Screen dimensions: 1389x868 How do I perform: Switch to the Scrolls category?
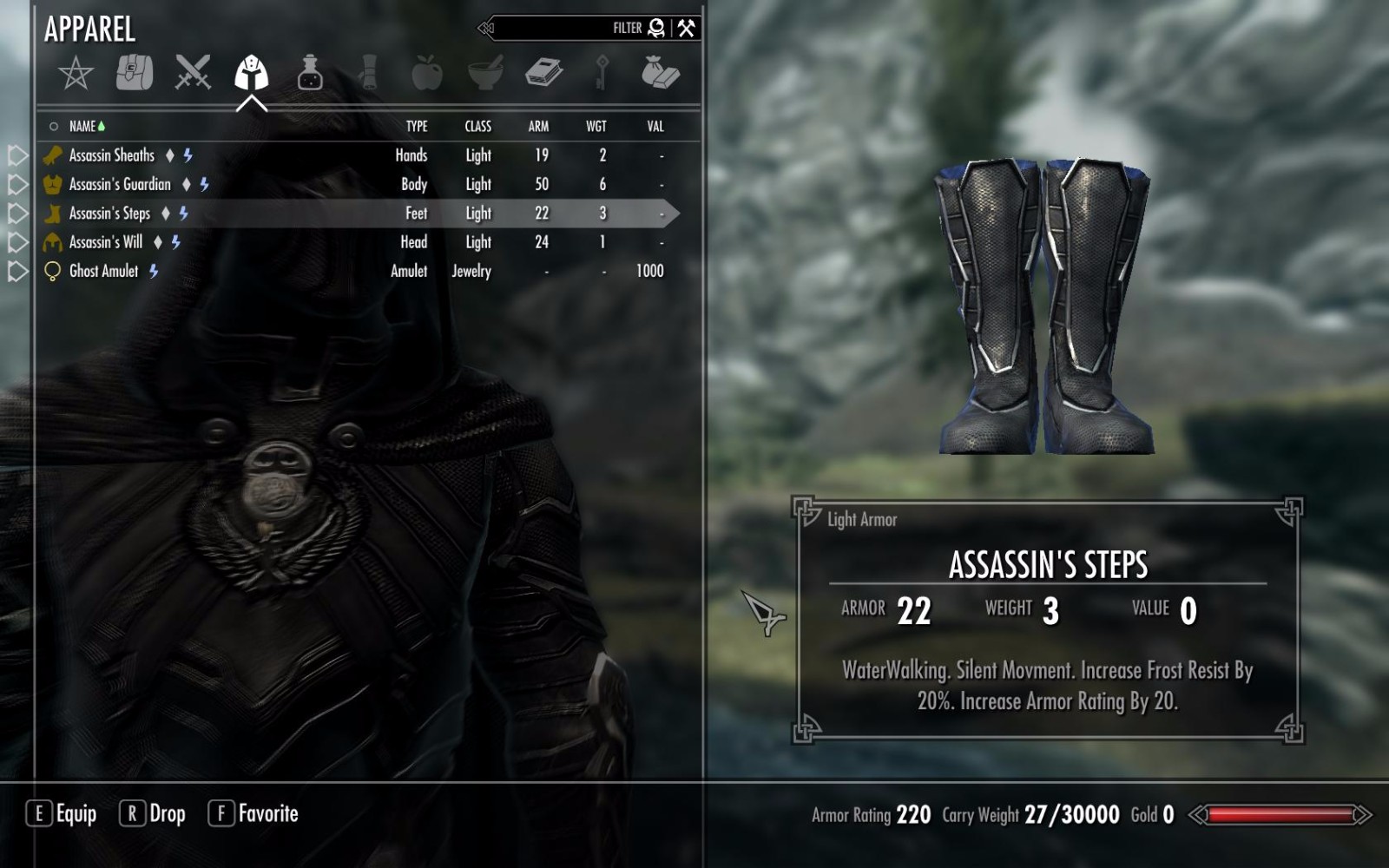pos(369,73)
